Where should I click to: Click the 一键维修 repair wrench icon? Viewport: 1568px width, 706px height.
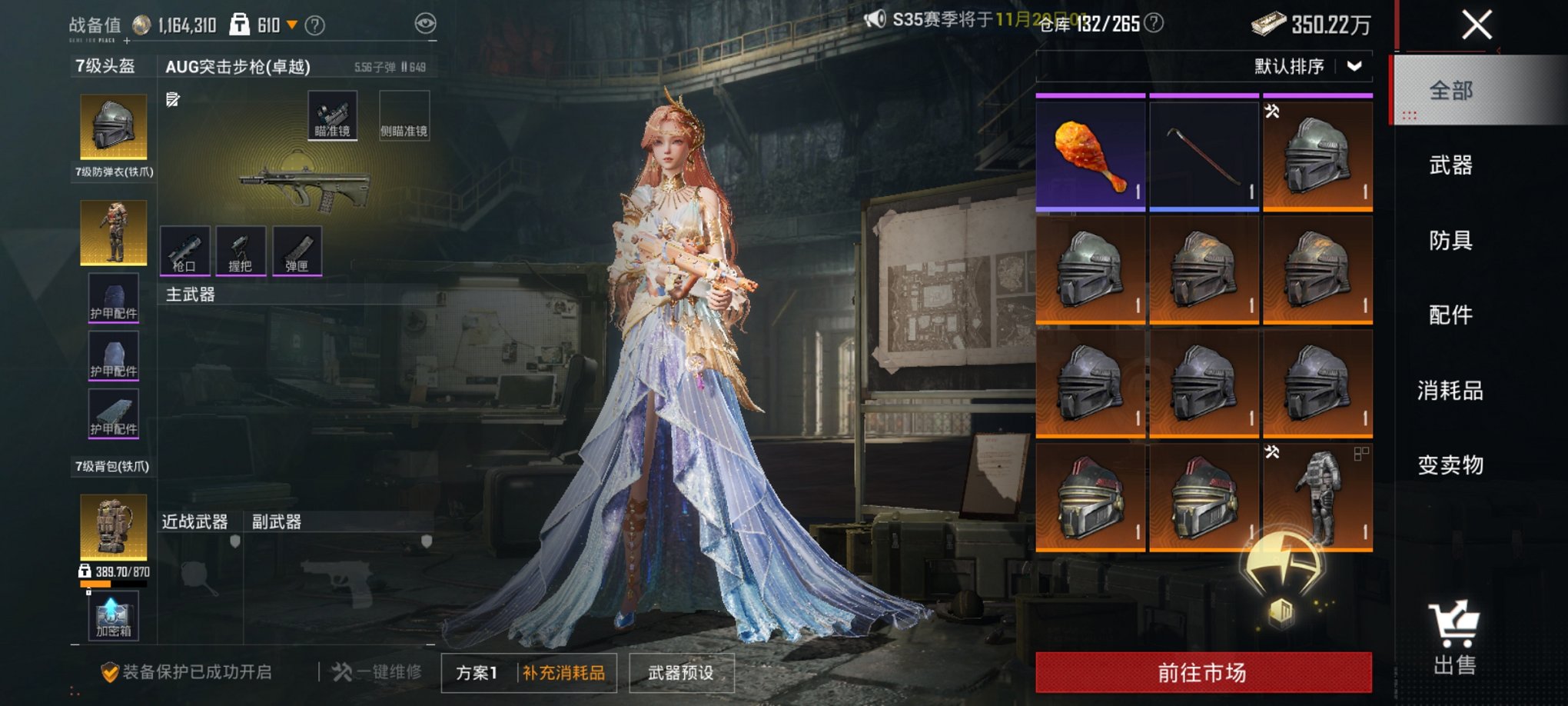click(x=344, y=671)
